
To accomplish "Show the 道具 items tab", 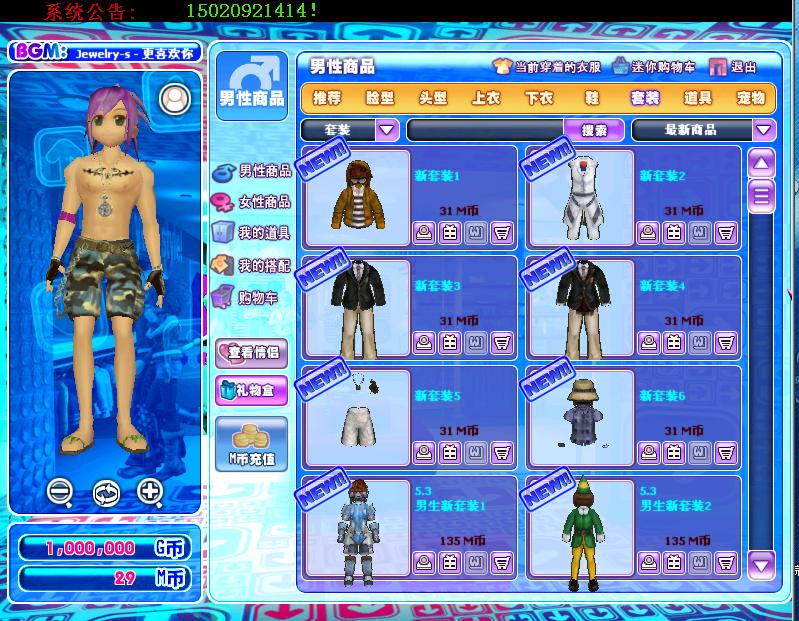I will 697,98.
